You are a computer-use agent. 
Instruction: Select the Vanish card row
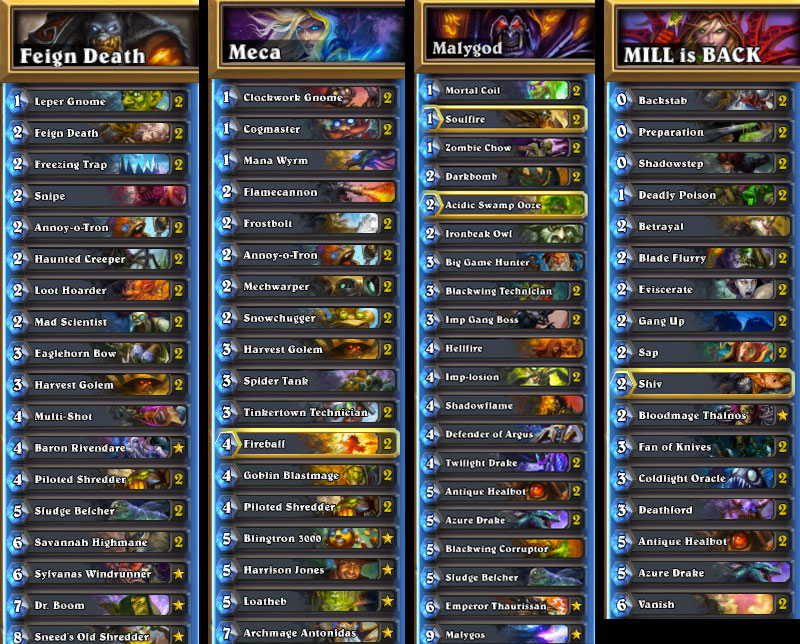coord(700,604)
